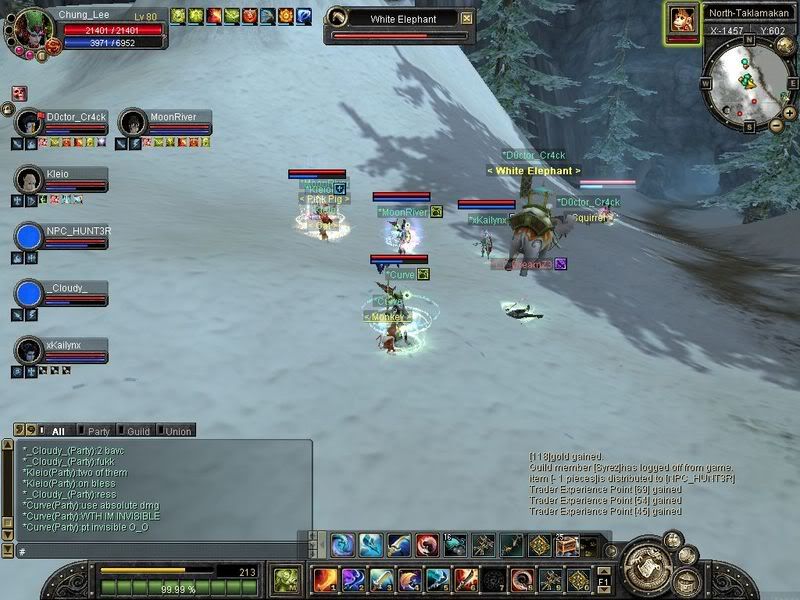Select party member Kleio
Viewport: 800px width, 600px height.
point(31,180)
